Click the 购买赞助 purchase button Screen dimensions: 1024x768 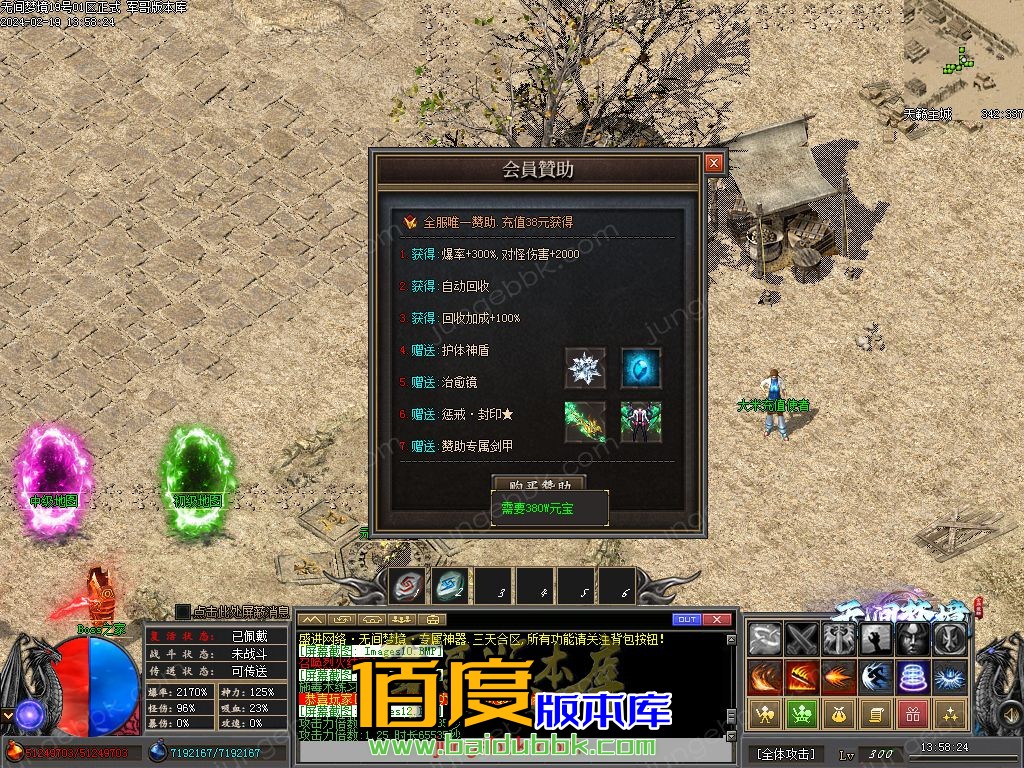(x=539, y=485)
